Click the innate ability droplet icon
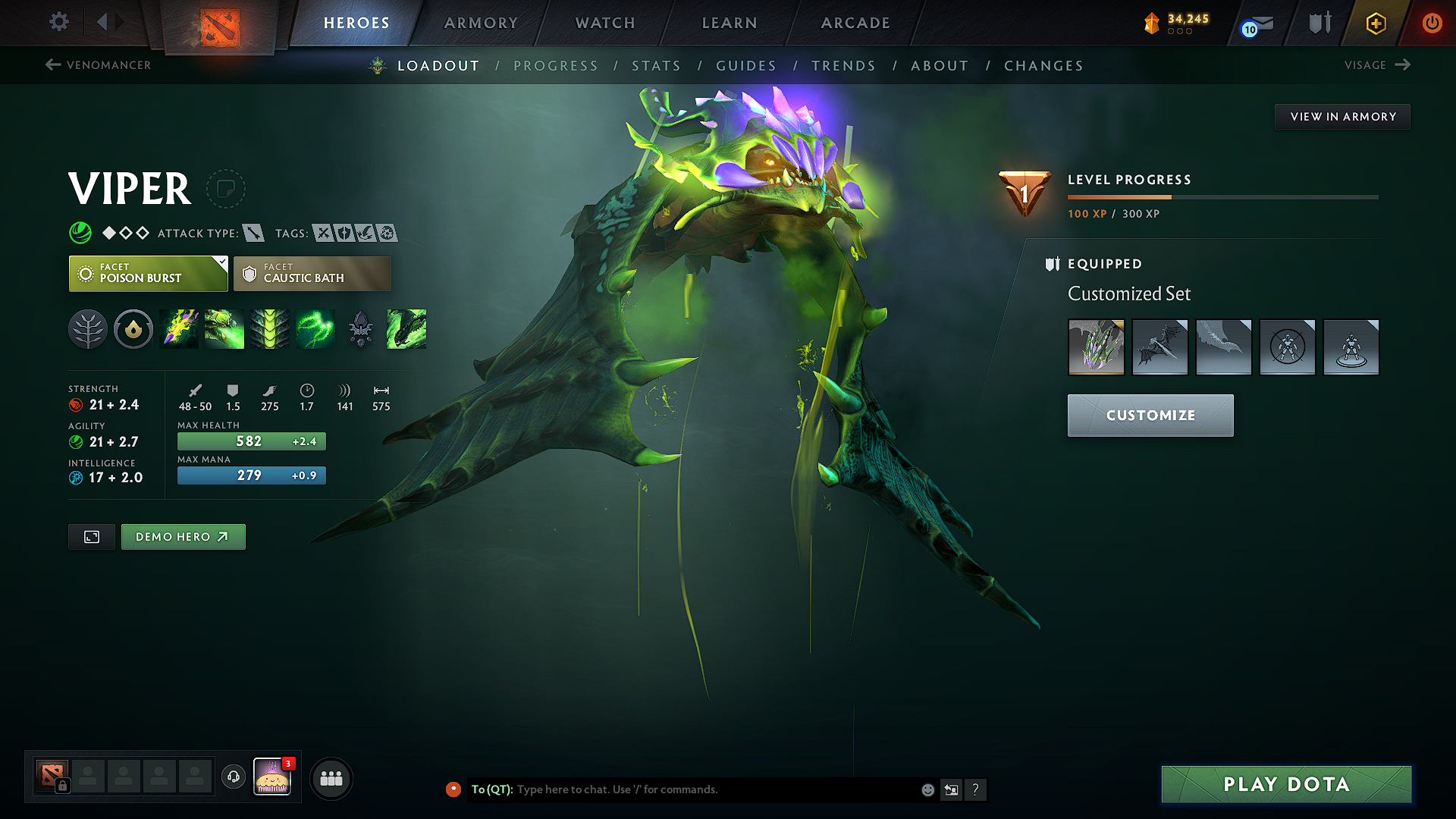The height and width of the screenshot is (819, 1456). [133, 329]
